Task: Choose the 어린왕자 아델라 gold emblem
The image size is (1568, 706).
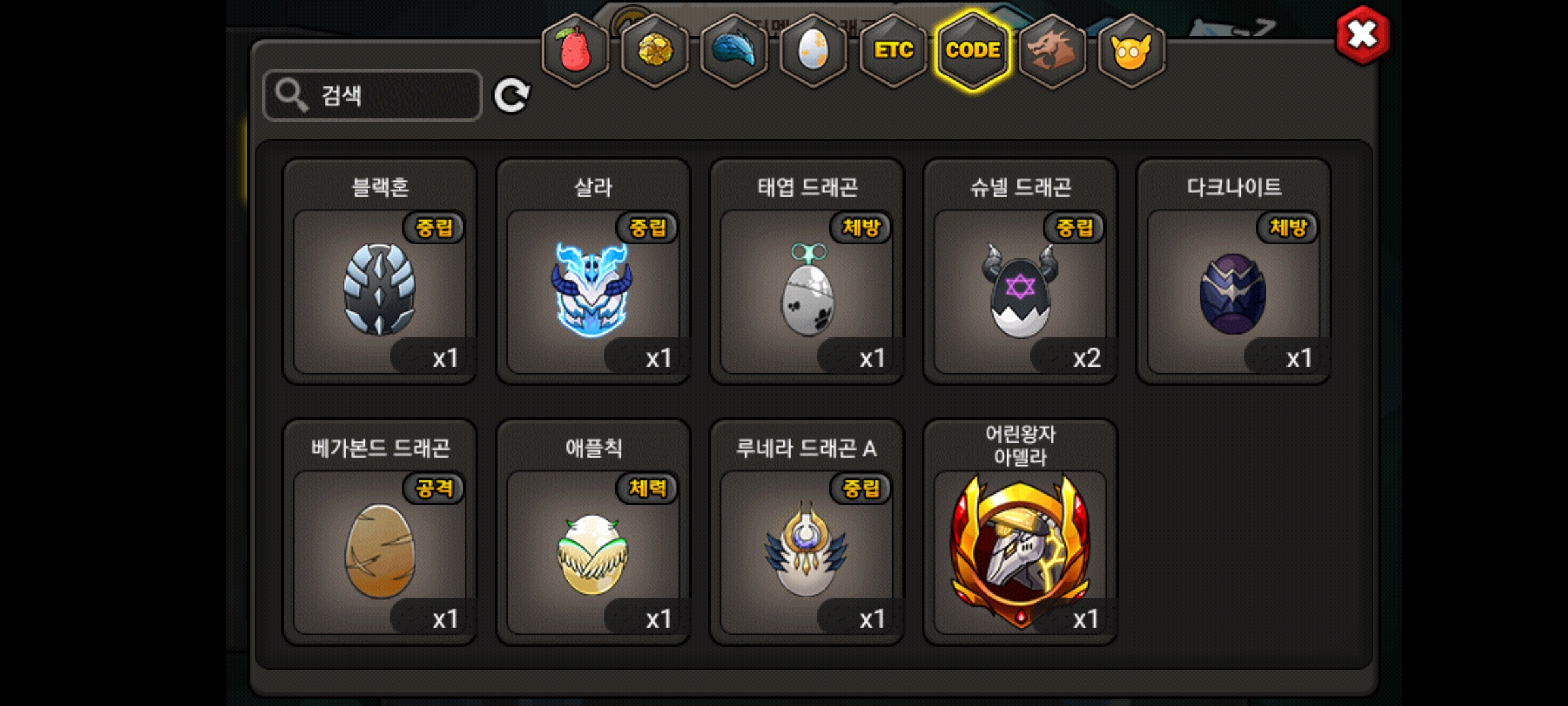Action: click(1020, 551)
